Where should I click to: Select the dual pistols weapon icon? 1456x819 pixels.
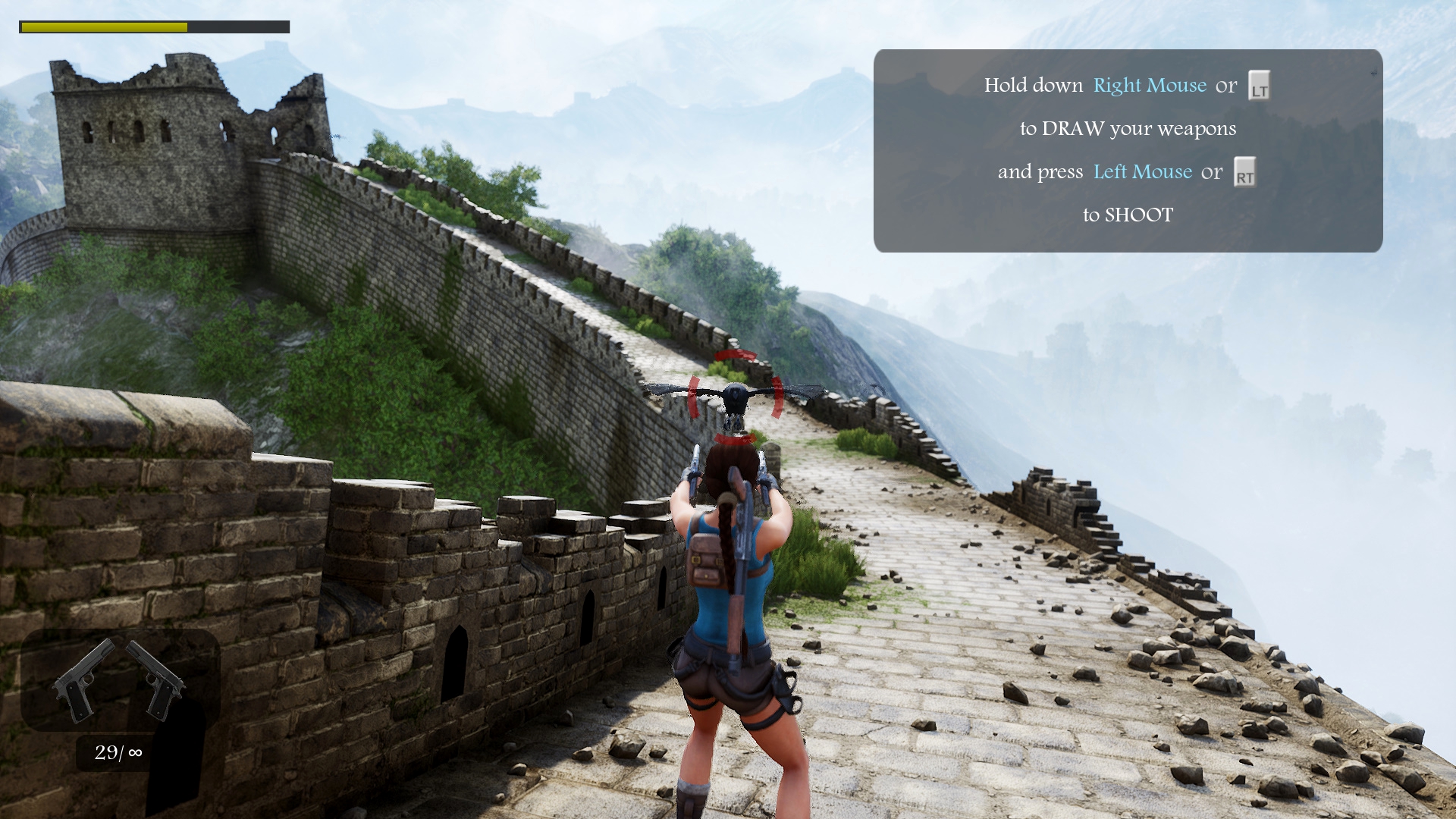coord(119,680)
